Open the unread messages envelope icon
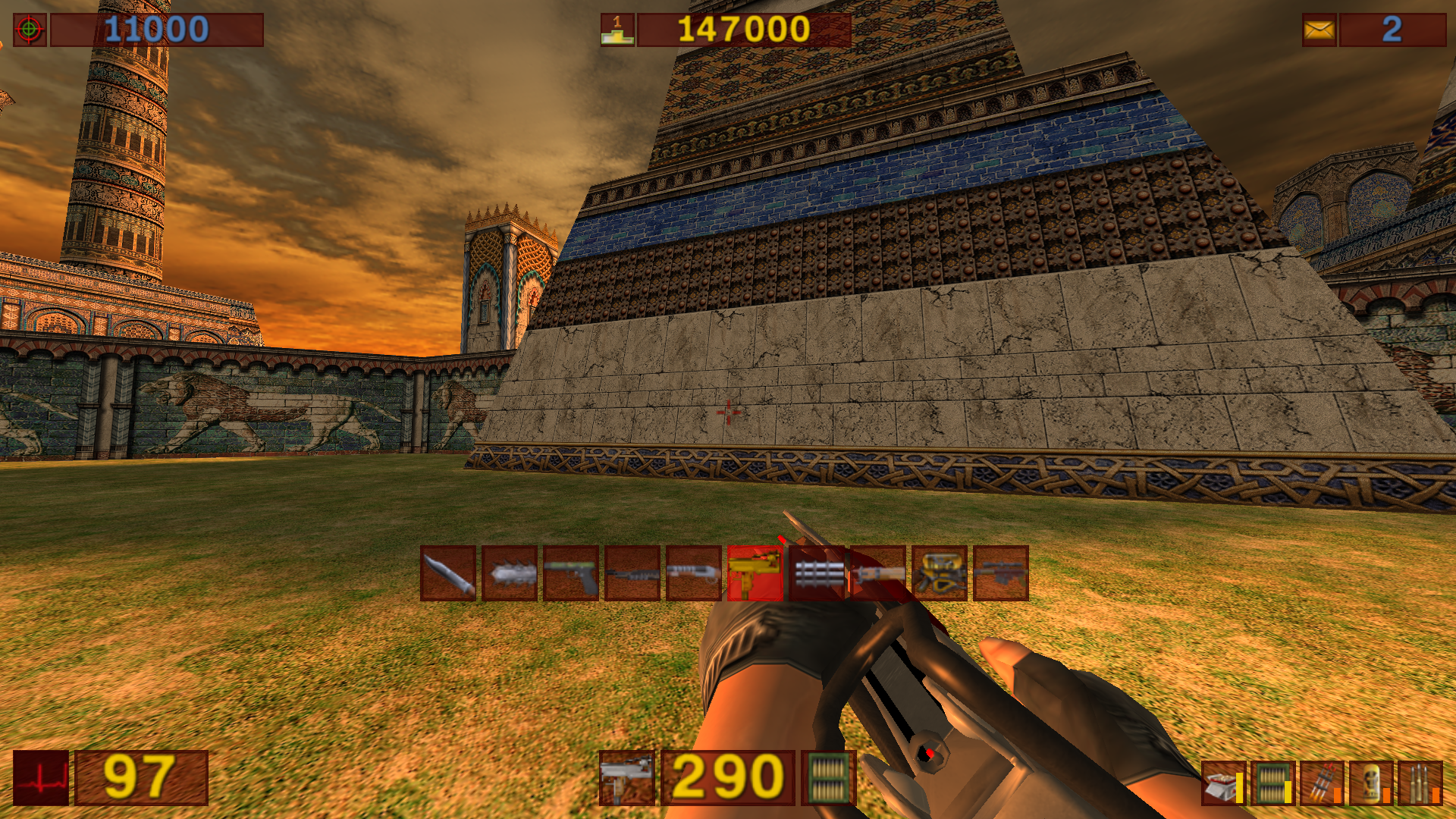The height and width of the screenshot is (819, 1456). point(1319,30)
